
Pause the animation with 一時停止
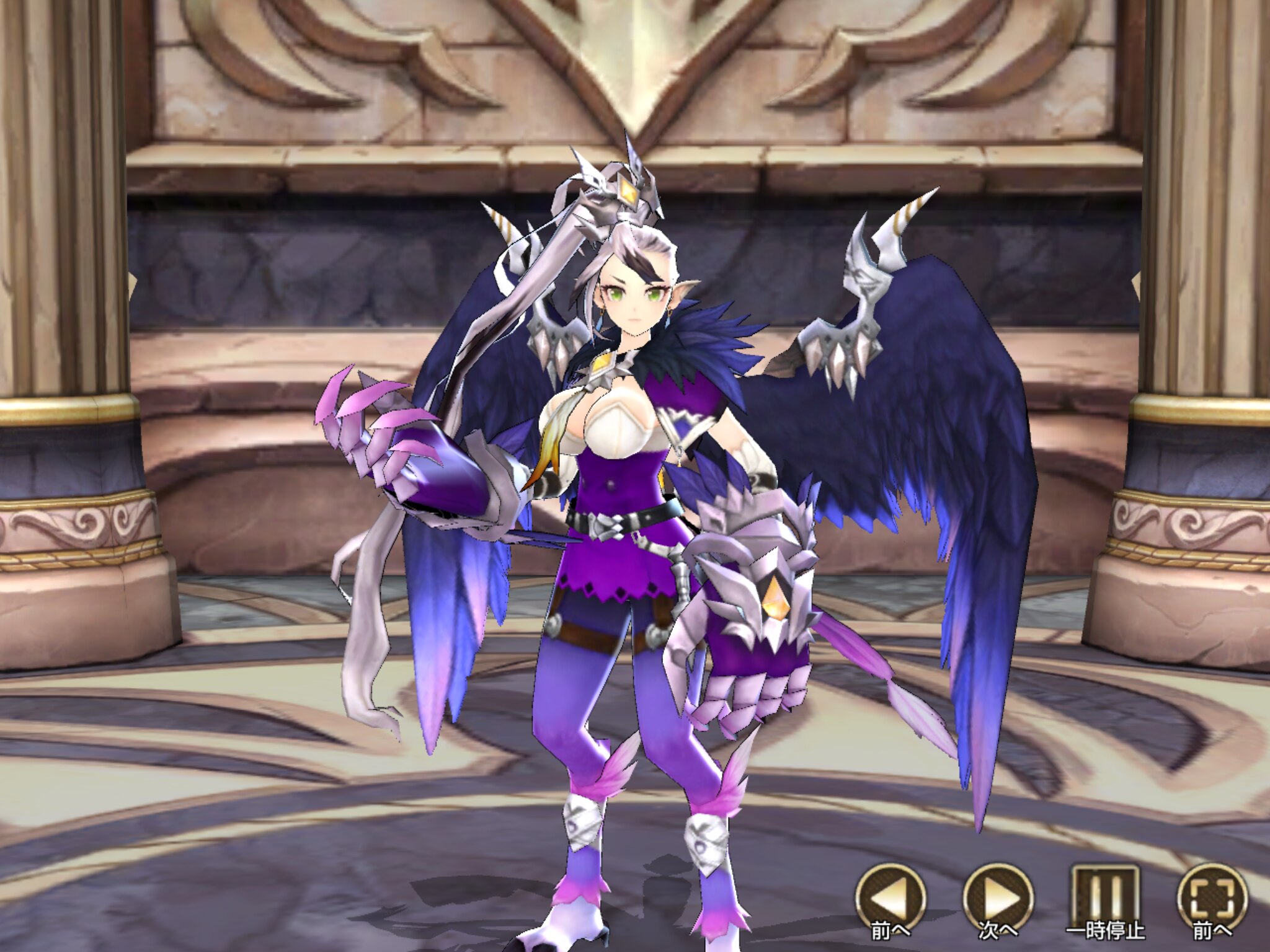[1105, 897]
